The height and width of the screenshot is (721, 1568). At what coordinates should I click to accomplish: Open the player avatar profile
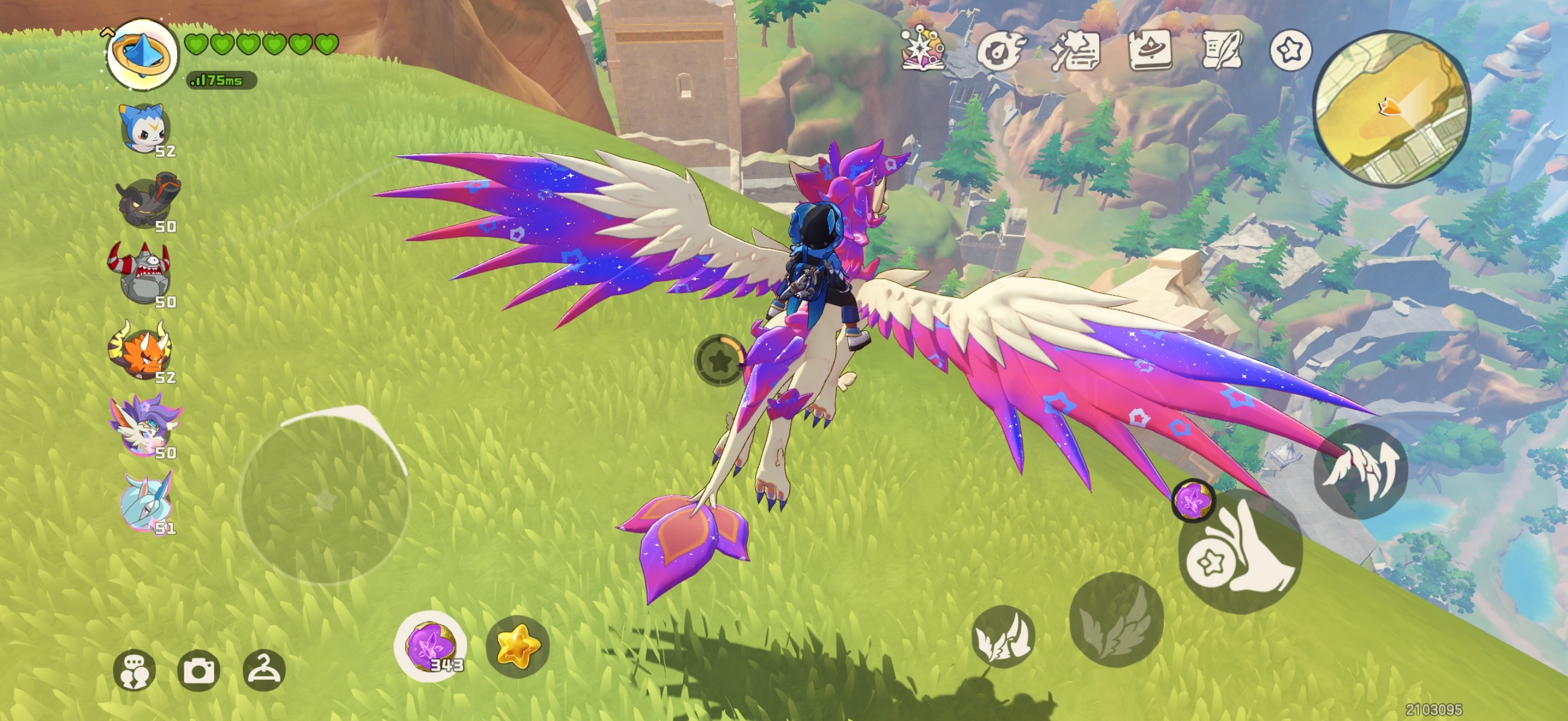142,53
